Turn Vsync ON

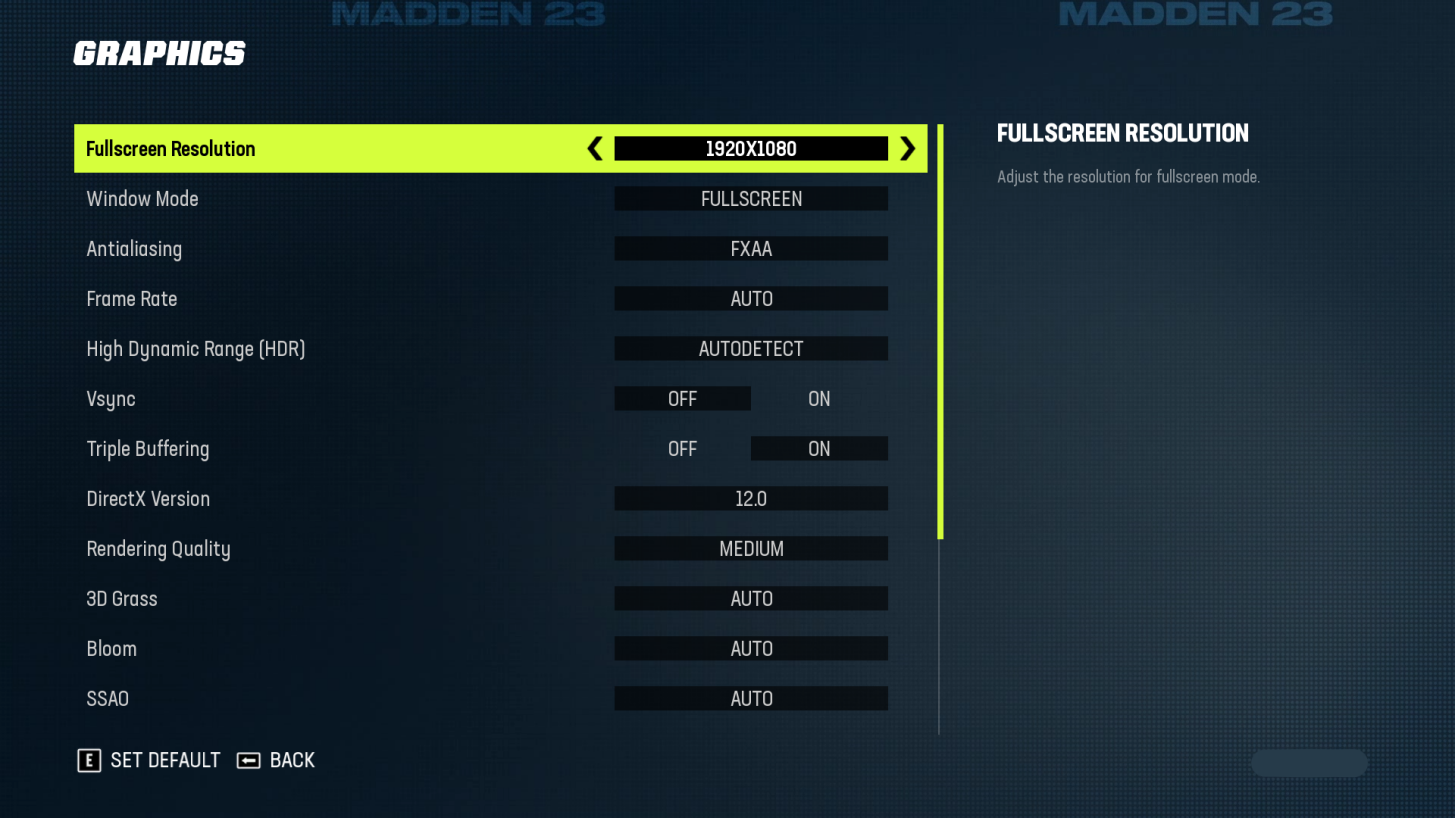[819, 398]
